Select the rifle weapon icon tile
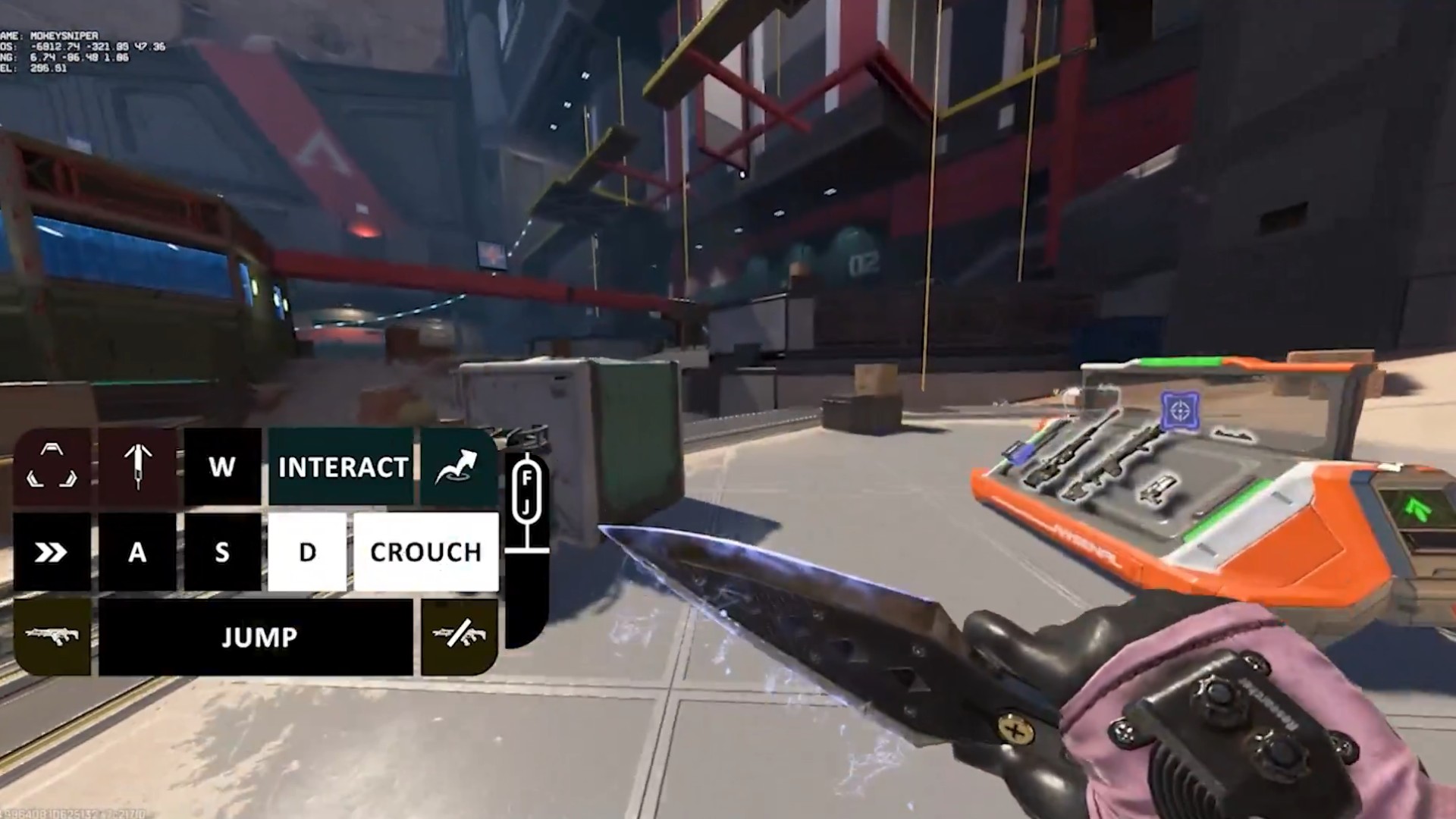Image resolution: width=1456 pixels, height=819 pixels. (x=52, y=635)
